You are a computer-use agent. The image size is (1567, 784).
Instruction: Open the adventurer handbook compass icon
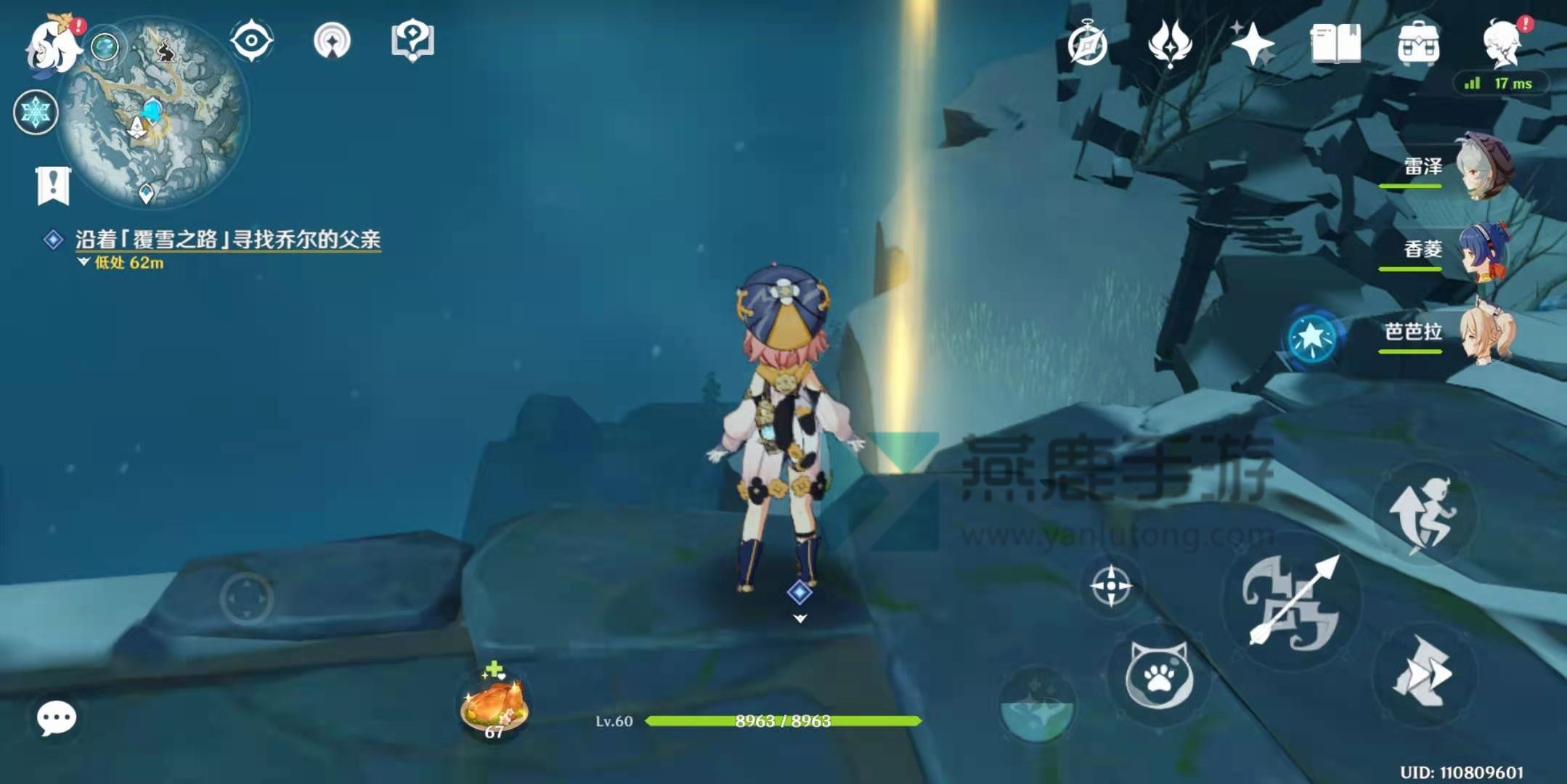[x=1087, y=45]
